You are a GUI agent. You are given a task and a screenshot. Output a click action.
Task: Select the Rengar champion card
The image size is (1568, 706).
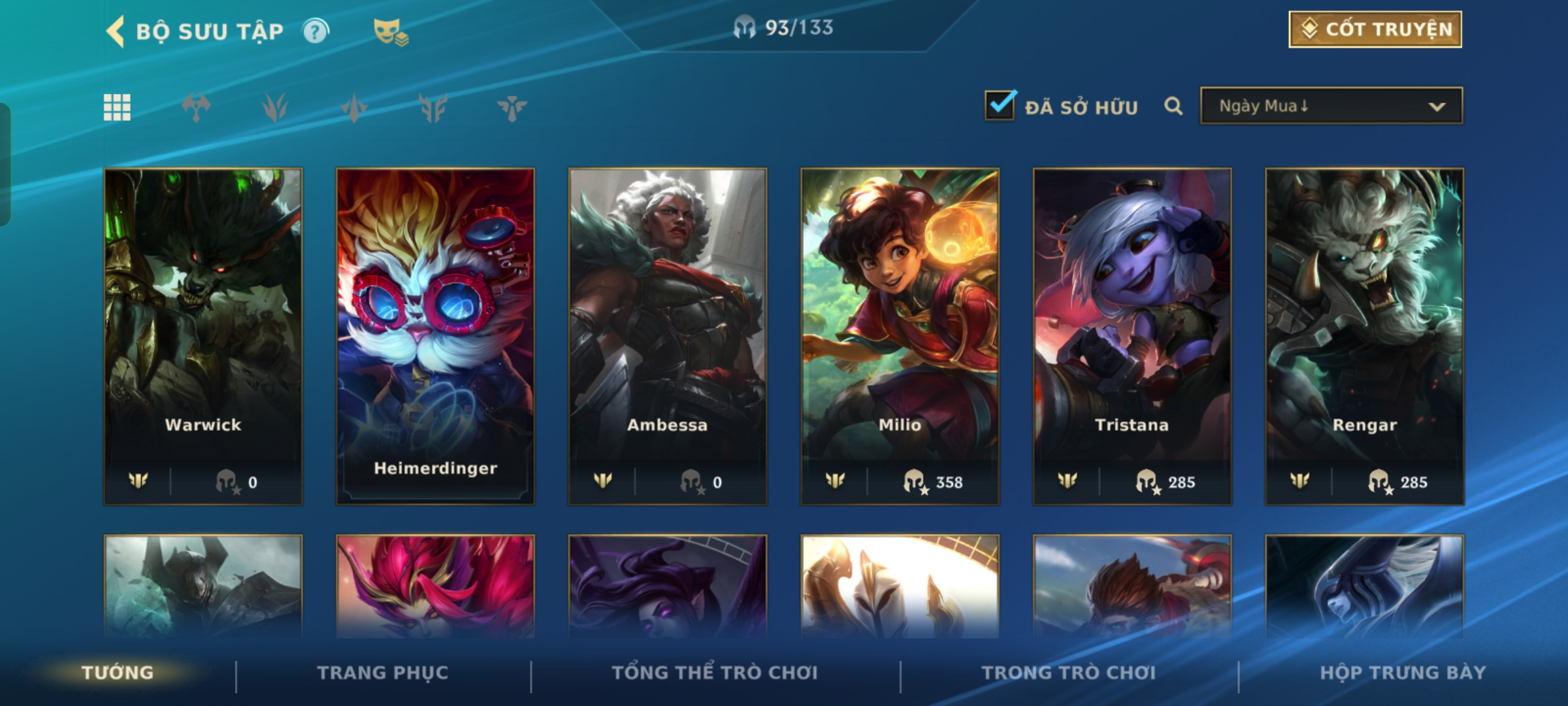tap(1364, 335)
